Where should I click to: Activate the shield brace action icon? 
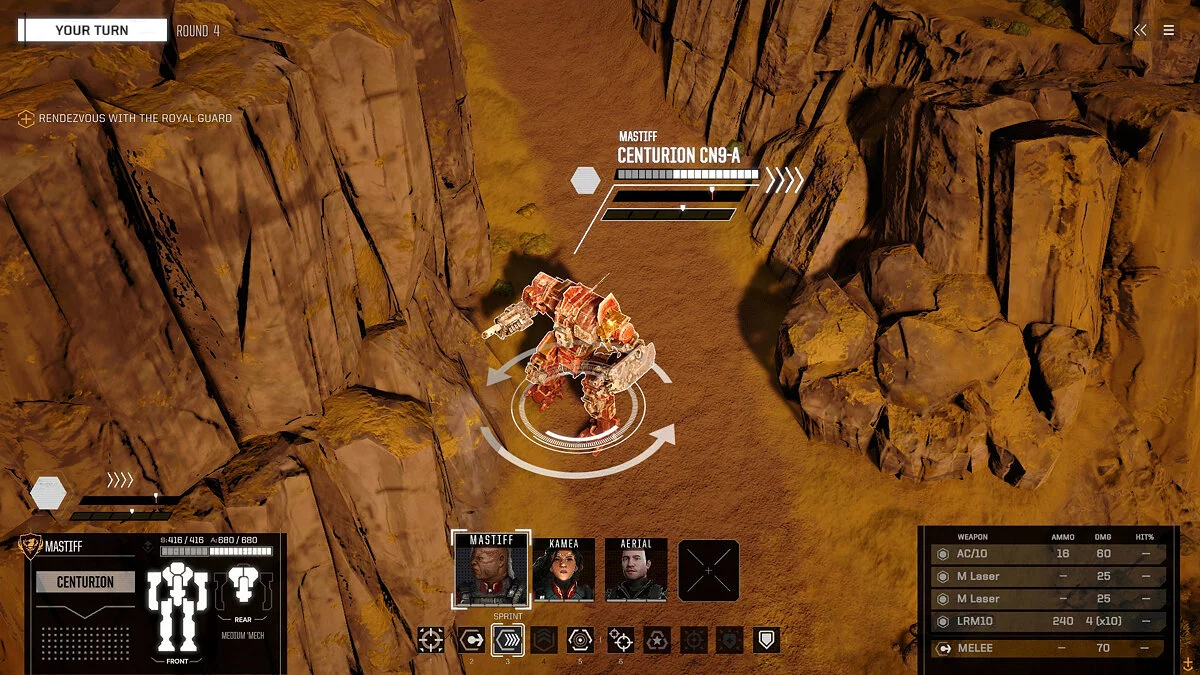click(x=766, y=640)
